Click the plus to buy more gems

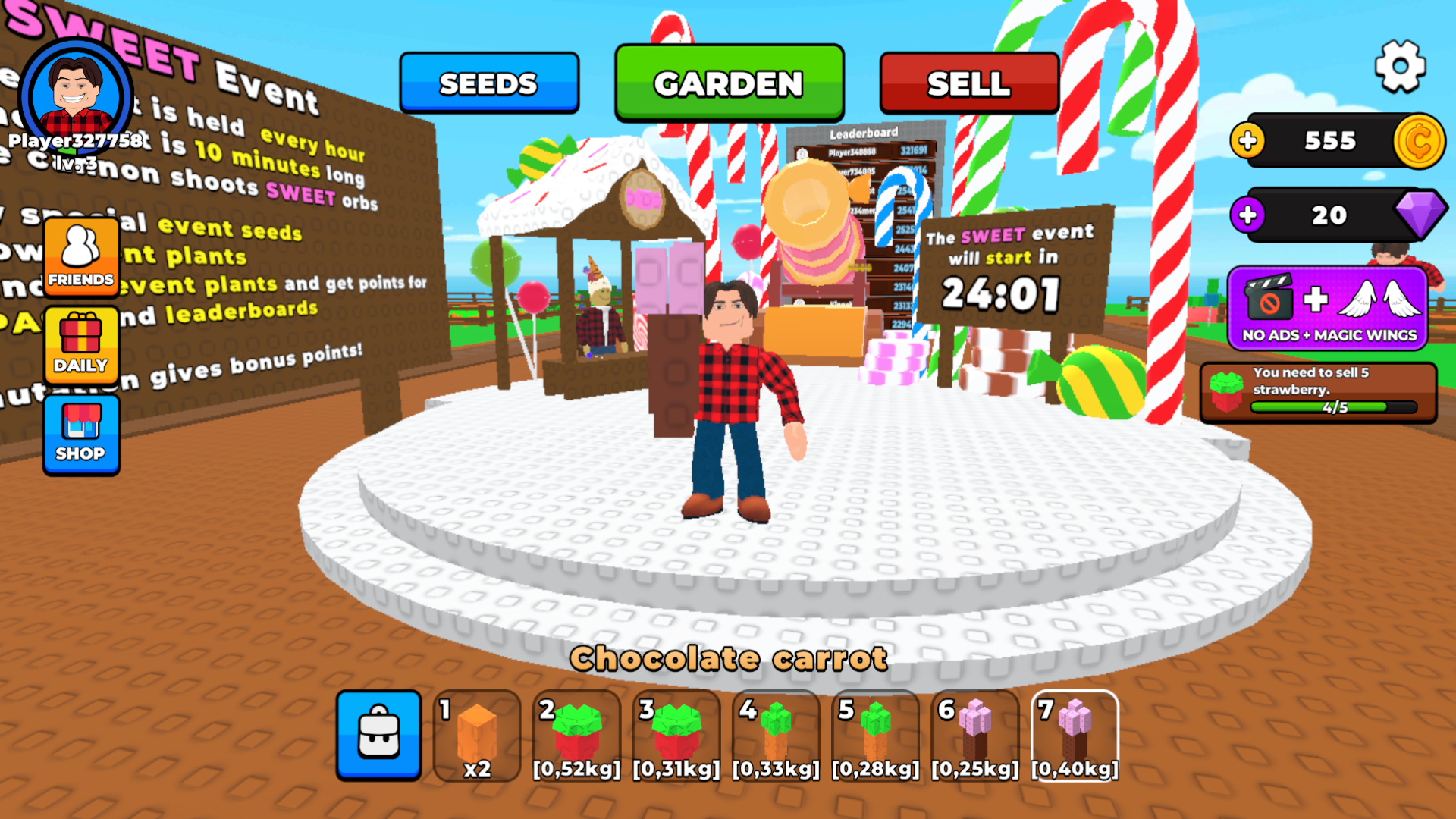click(1248, 216)
